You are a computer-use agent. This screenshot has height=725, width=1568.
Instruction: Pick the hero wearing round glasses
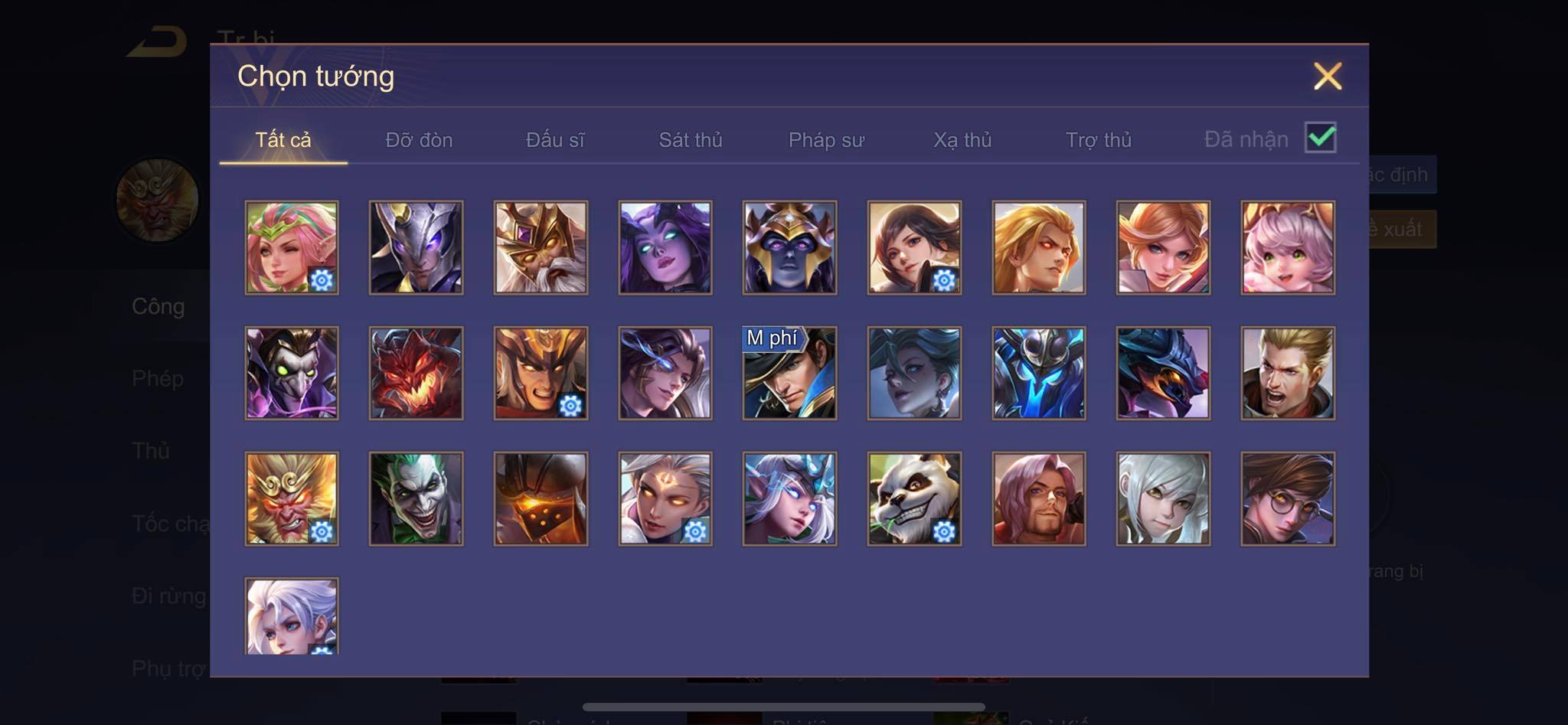coord(1287,498)
